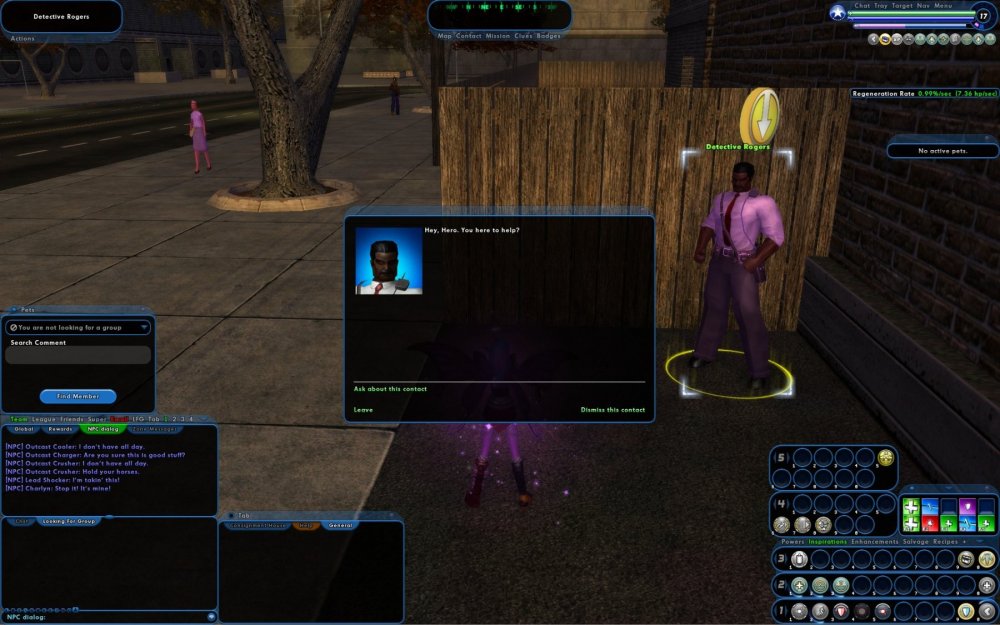Click "Dismiss this contact" option
The height and width of the screenshot is (625, 1000).
click(612, 410)
